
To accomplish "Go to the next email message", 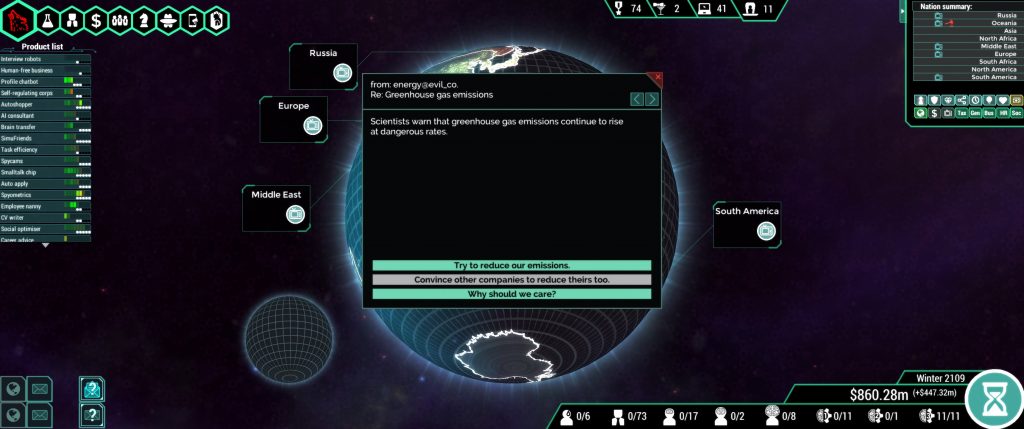I will (x=652, y=99).
